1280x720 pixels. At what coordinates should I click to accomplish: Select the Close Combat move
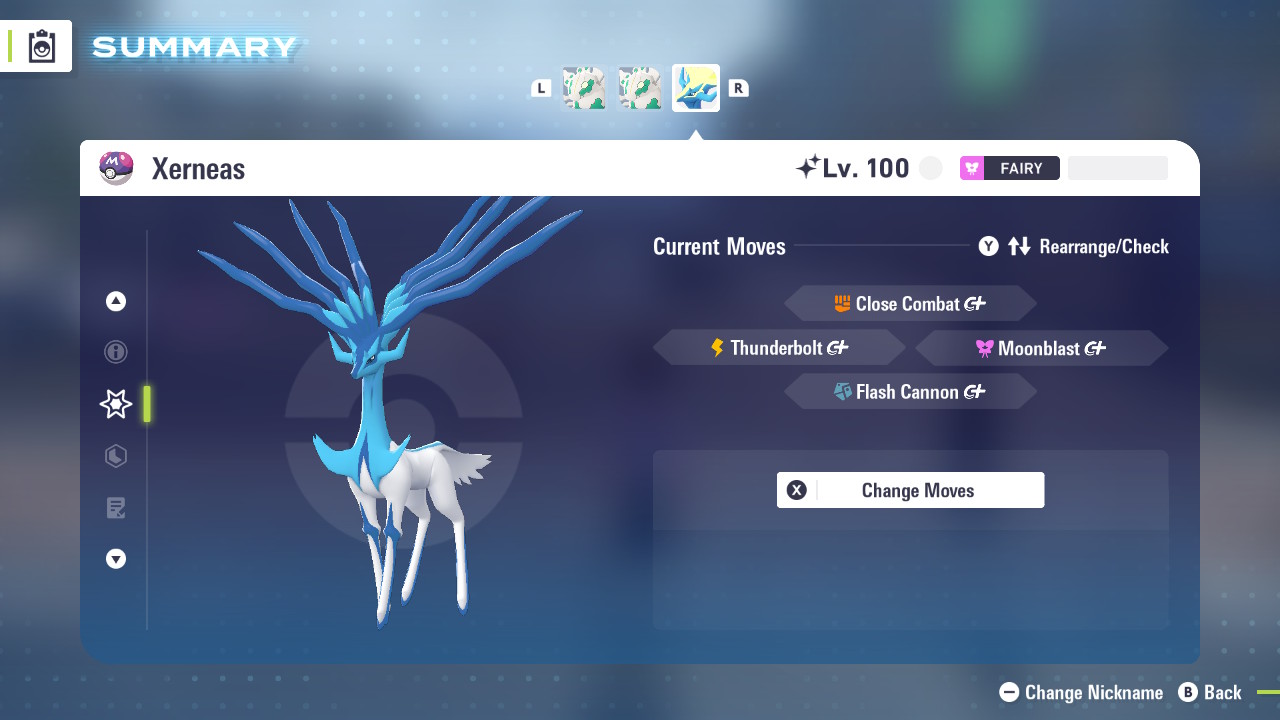(910, 304)
